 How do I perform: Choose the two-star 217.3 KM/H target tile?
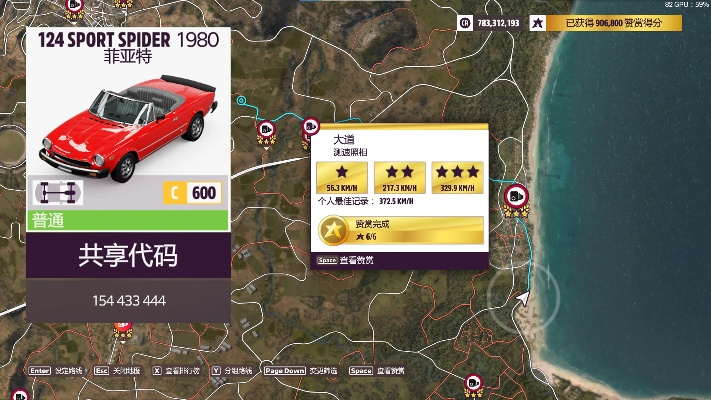(399, 177)
